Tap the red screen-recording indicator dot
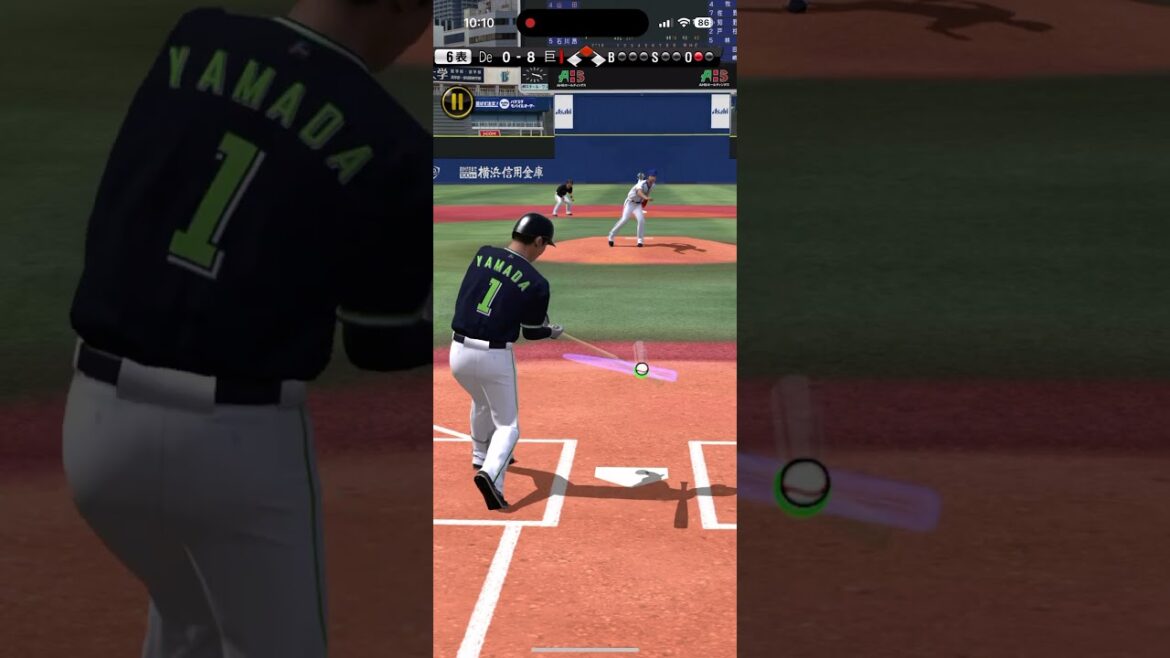The image size is (1170, 658). click(530, 23)
